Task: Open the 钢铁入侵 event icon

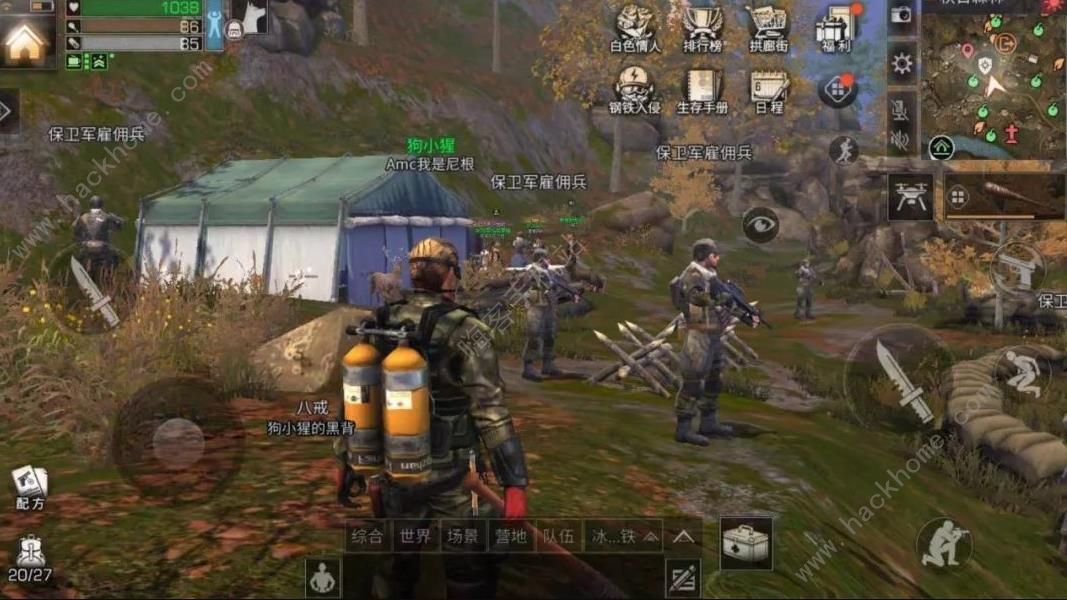Action: click(635, 88)
